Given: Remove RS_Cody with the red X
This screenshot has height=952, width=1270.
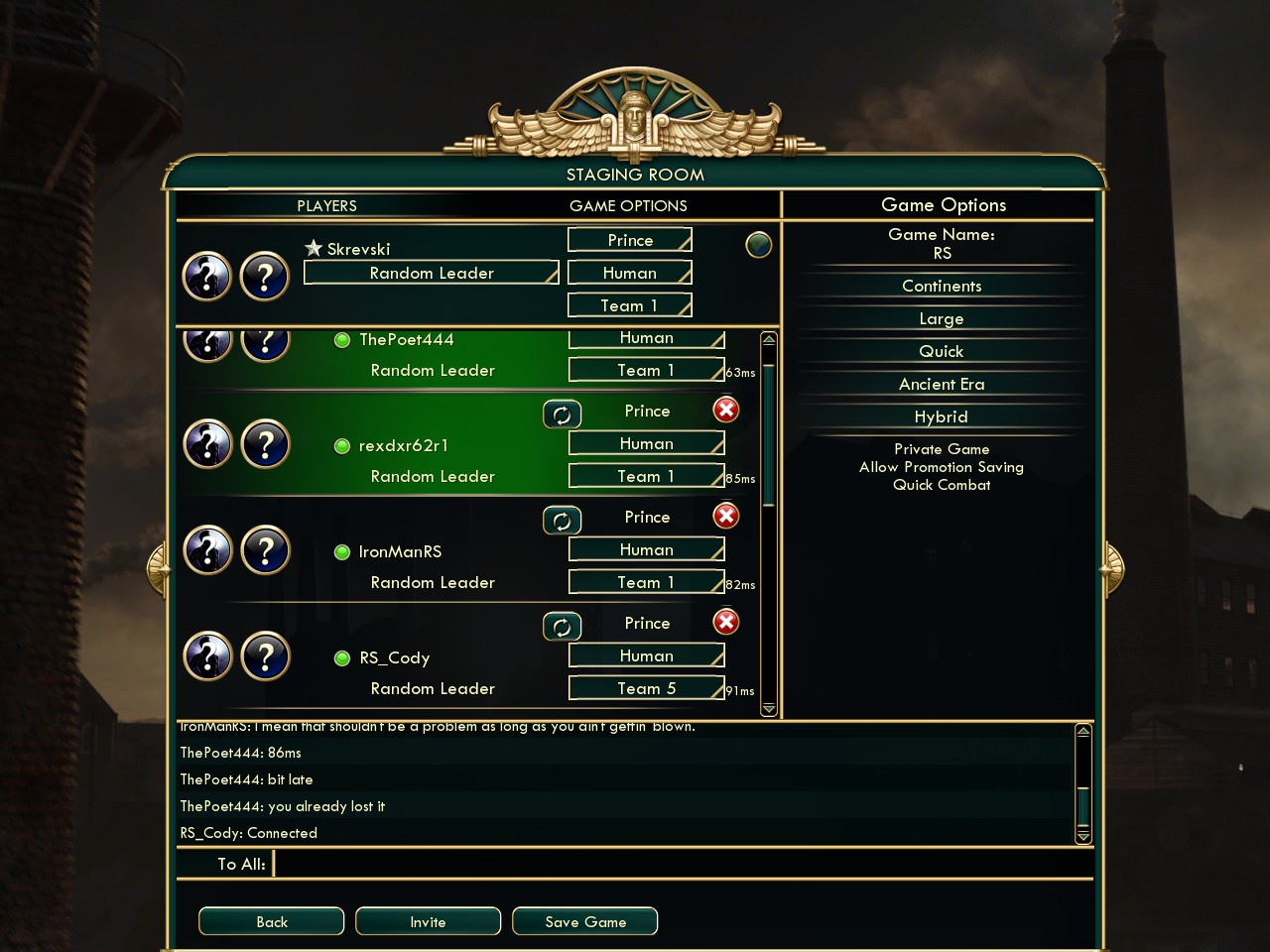Looking at the screenshot, I should click(726, 622).
